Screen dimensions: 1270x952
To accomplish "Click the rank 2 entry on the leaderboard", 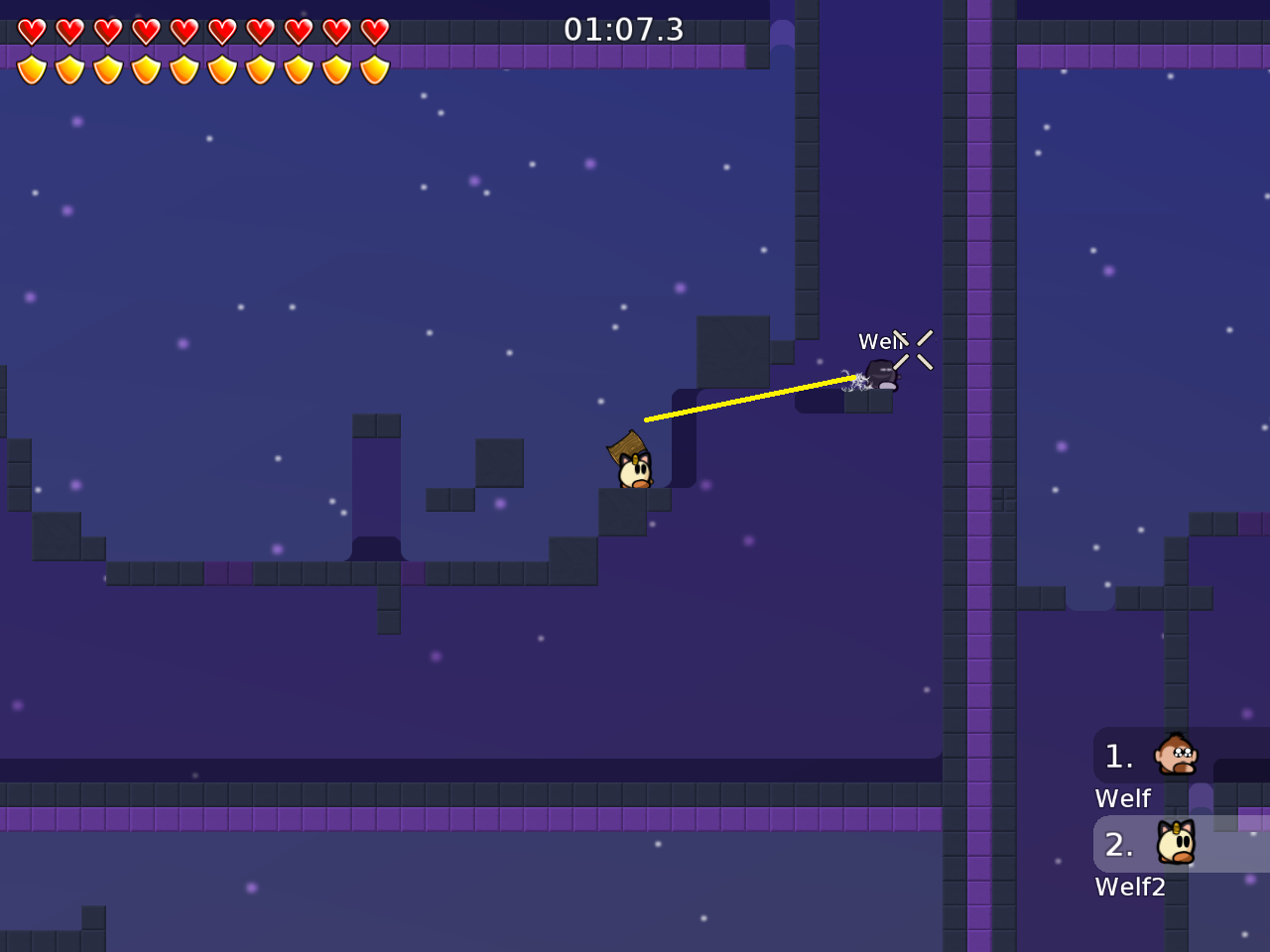I will coord(1119,844).
